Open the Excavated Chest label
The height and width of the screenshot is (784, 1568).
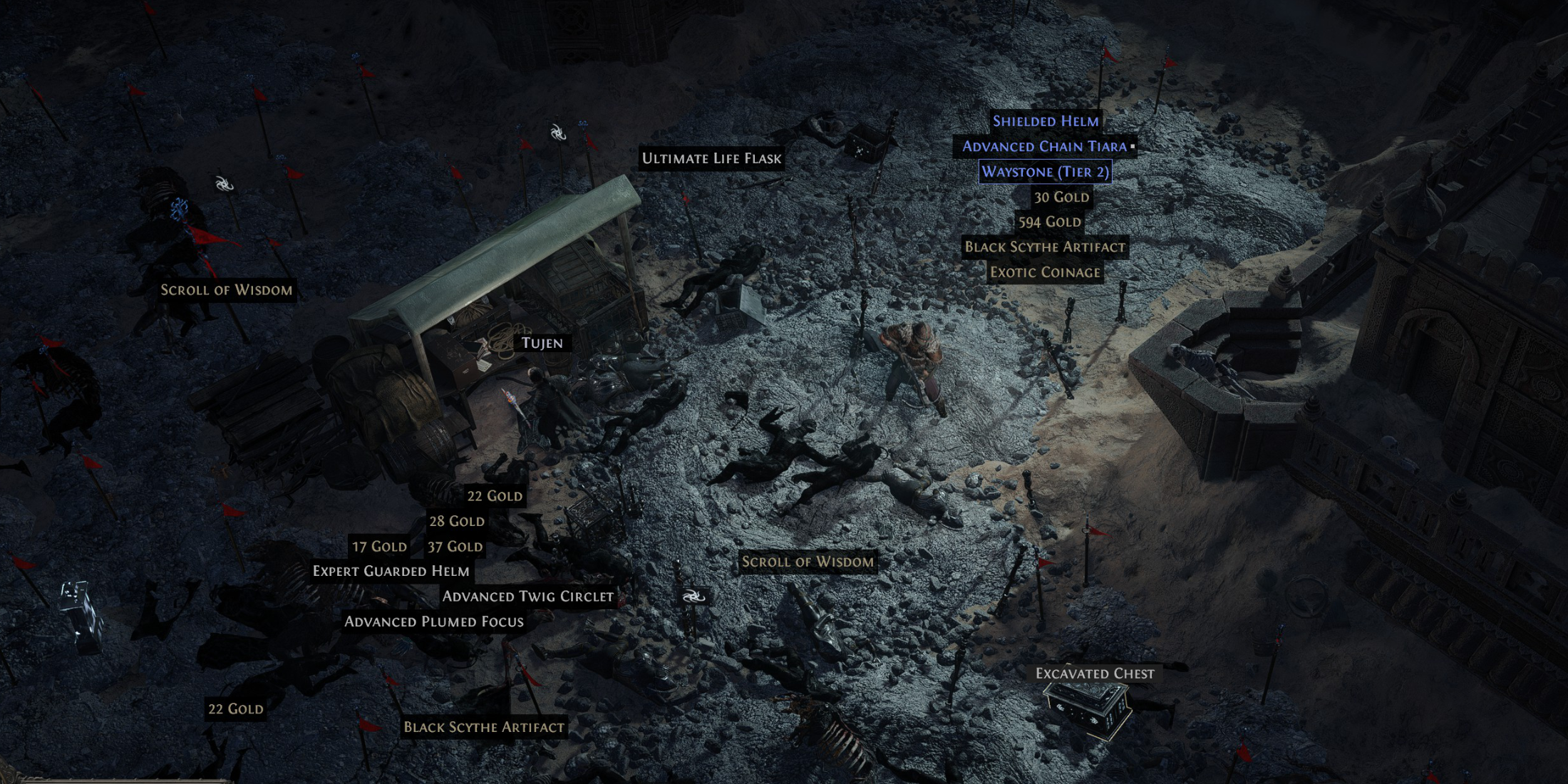click(1095, 674)
